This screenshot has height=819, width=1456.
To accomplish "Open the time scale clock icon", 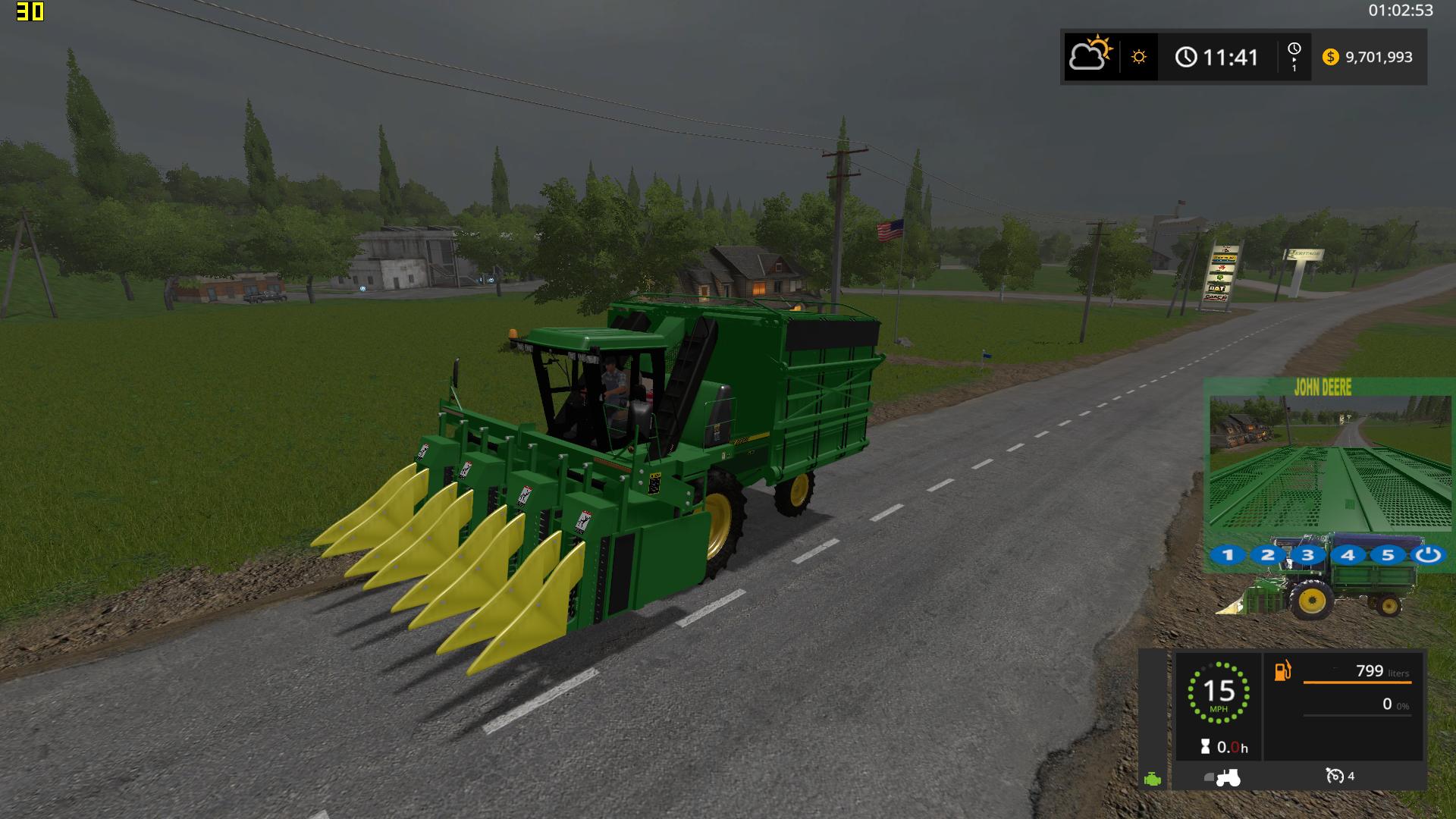I will tap(1294, 56).
